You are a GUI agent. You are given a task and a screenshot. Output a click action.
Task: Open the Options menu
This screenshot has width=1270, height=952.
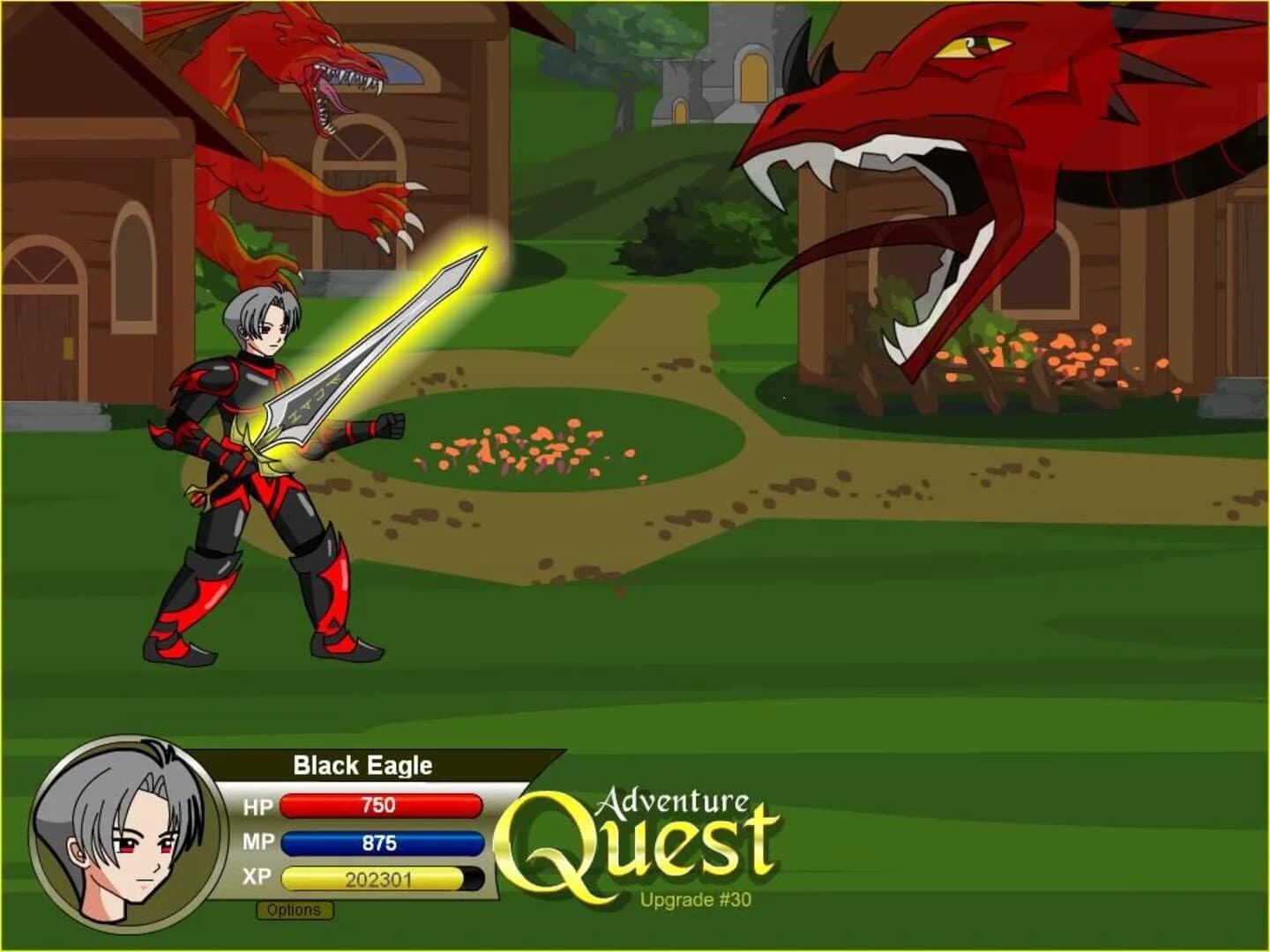[x=295, y=910]
